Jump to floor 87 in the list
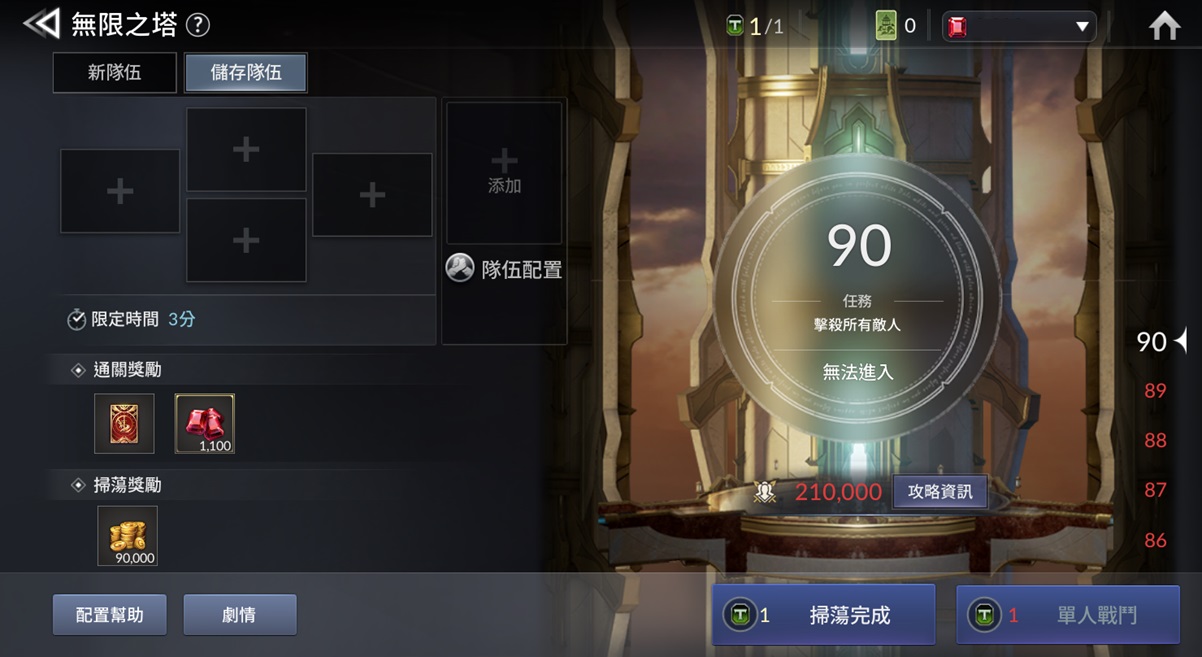This screenshot has width=1202, height=657. coord(1155,490)
